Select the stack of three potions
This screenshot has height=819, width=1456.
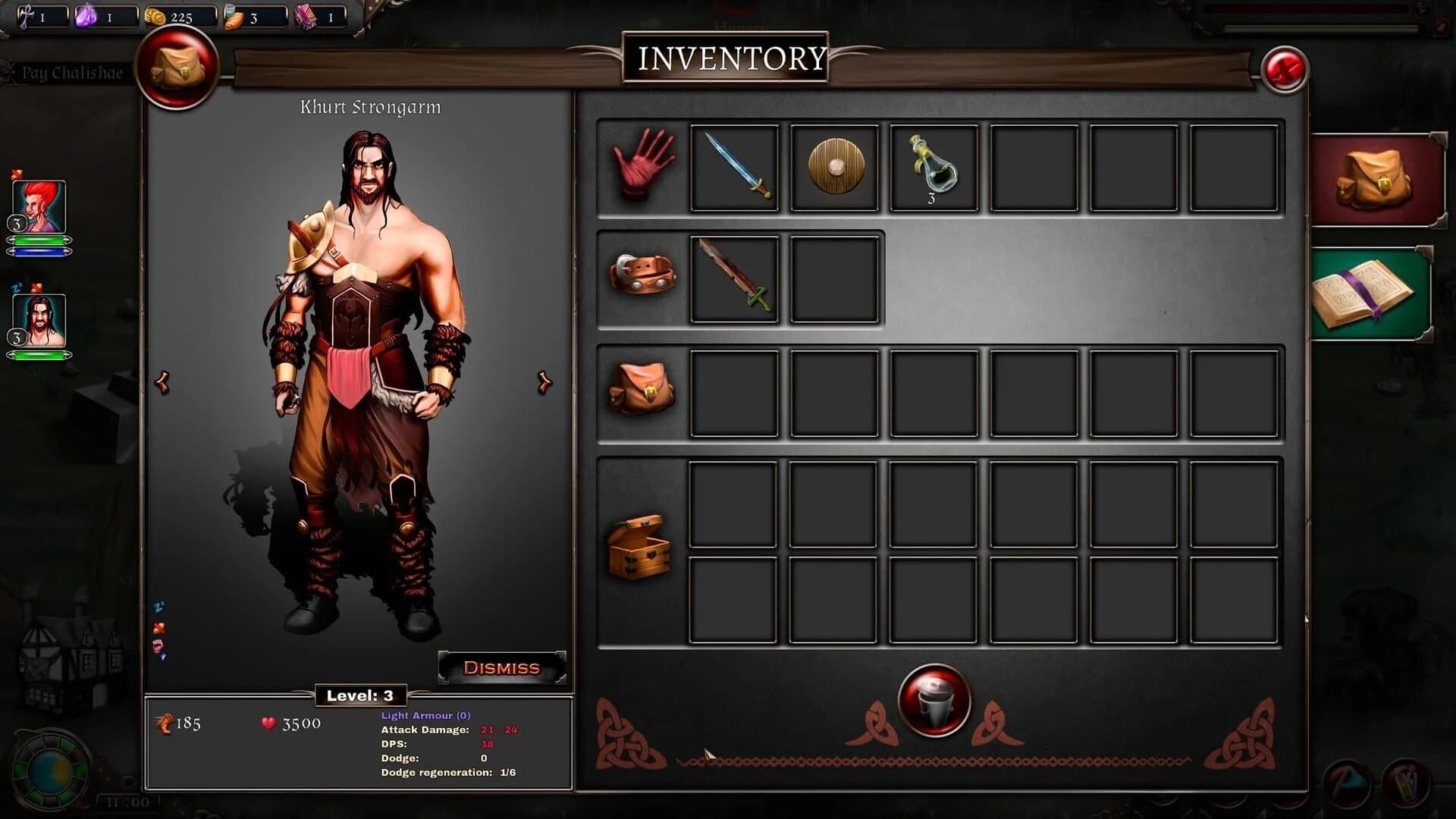pos(931,168)
